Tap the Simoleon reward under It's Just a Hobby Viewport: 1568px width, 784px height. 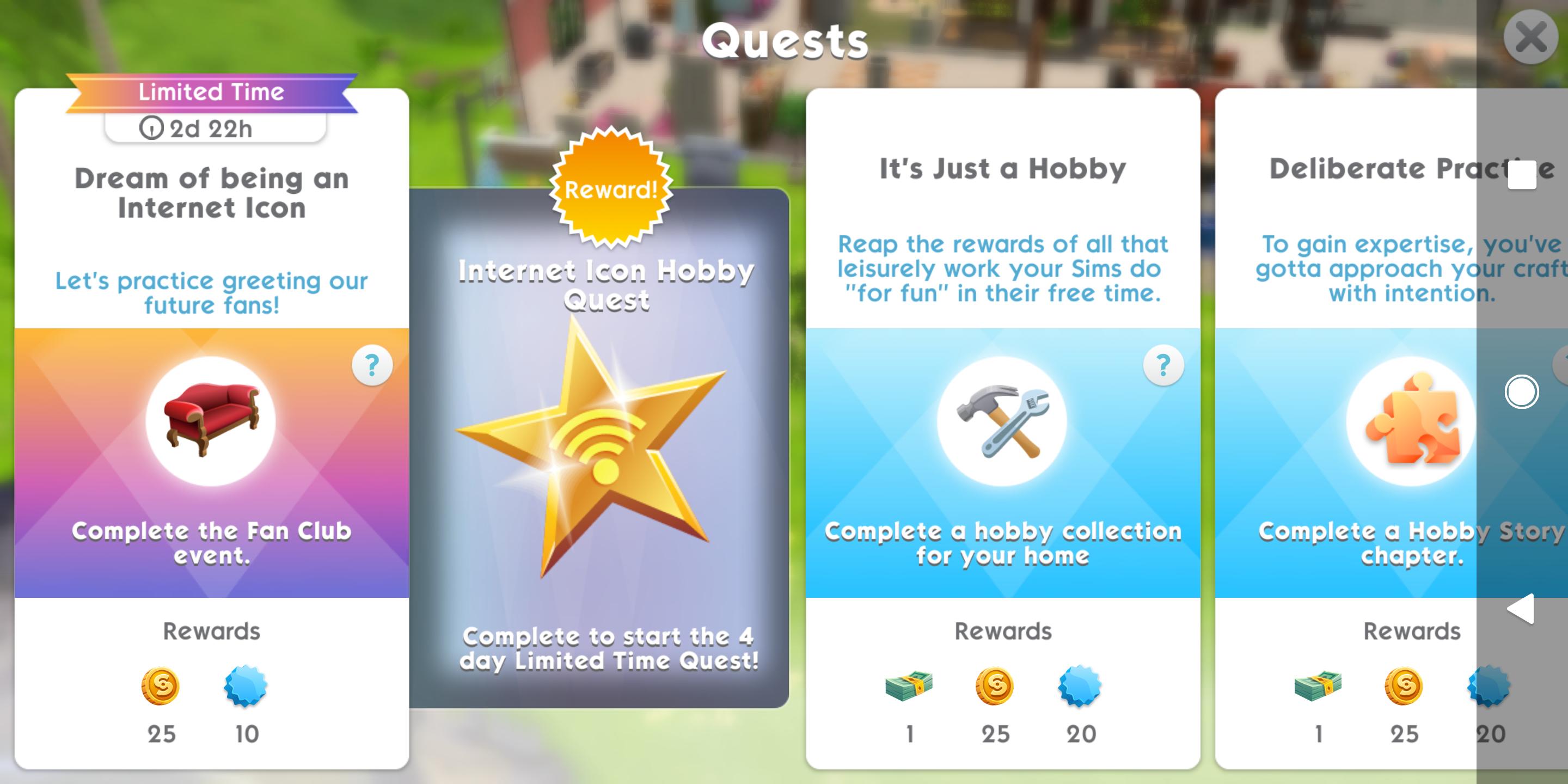(994, 685)
